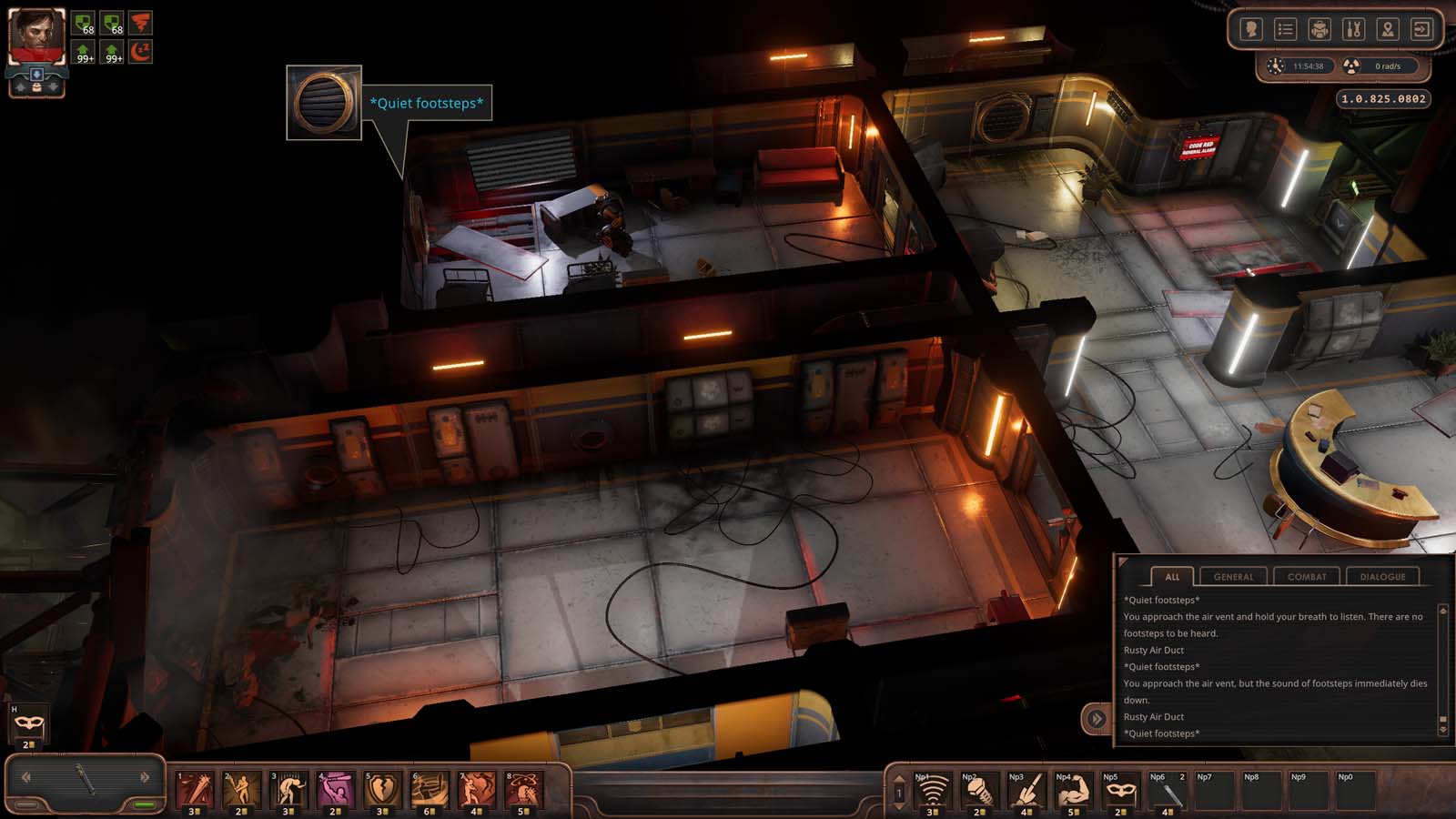The image size is (1456, 819).
Task: Switch to the DIALOGUE log tab
Action: (1384, 576)
